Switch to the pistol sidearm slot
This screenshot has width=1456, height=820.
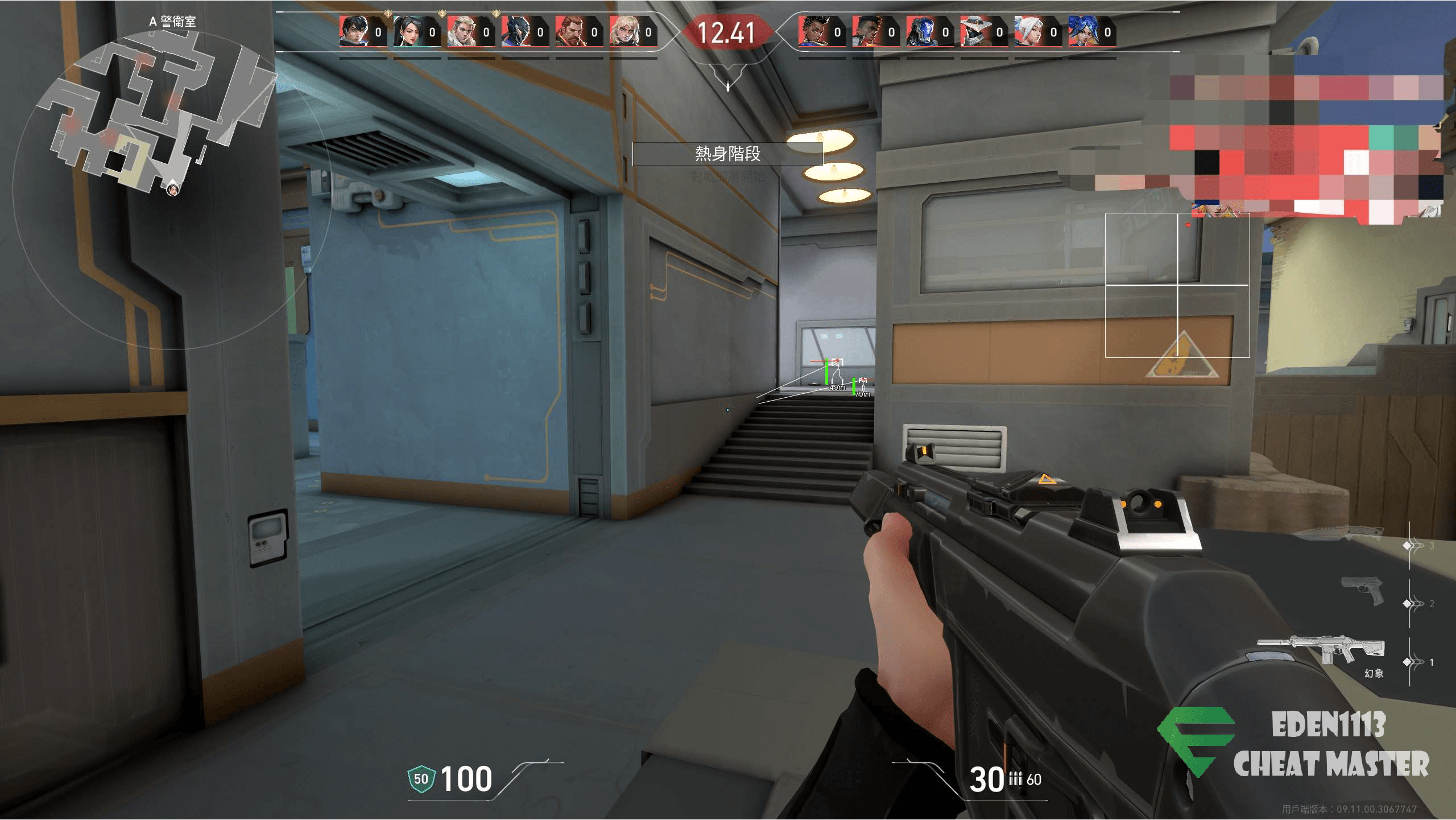[x=1362, y=591]
